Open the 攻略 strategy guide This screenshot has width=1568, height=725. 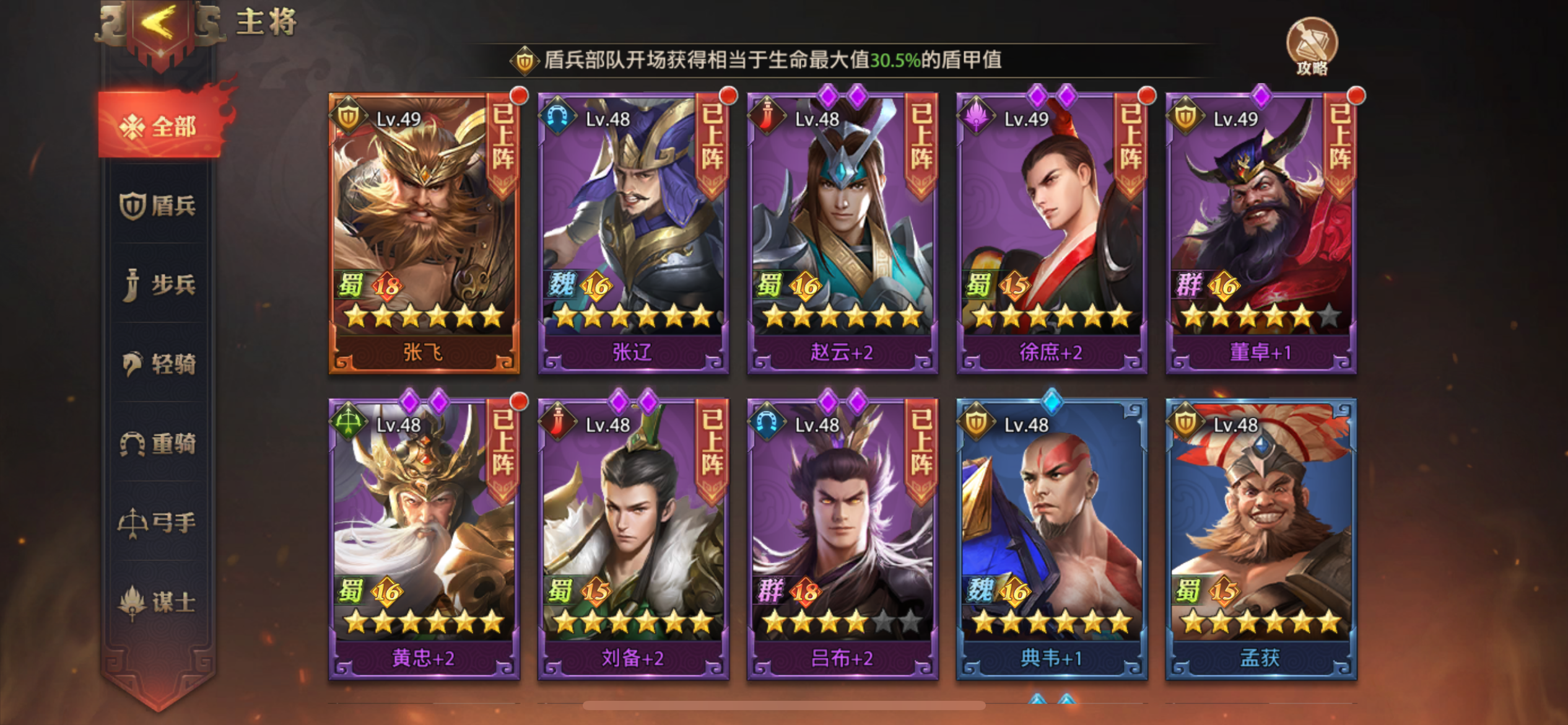[x=1312, y=46]
